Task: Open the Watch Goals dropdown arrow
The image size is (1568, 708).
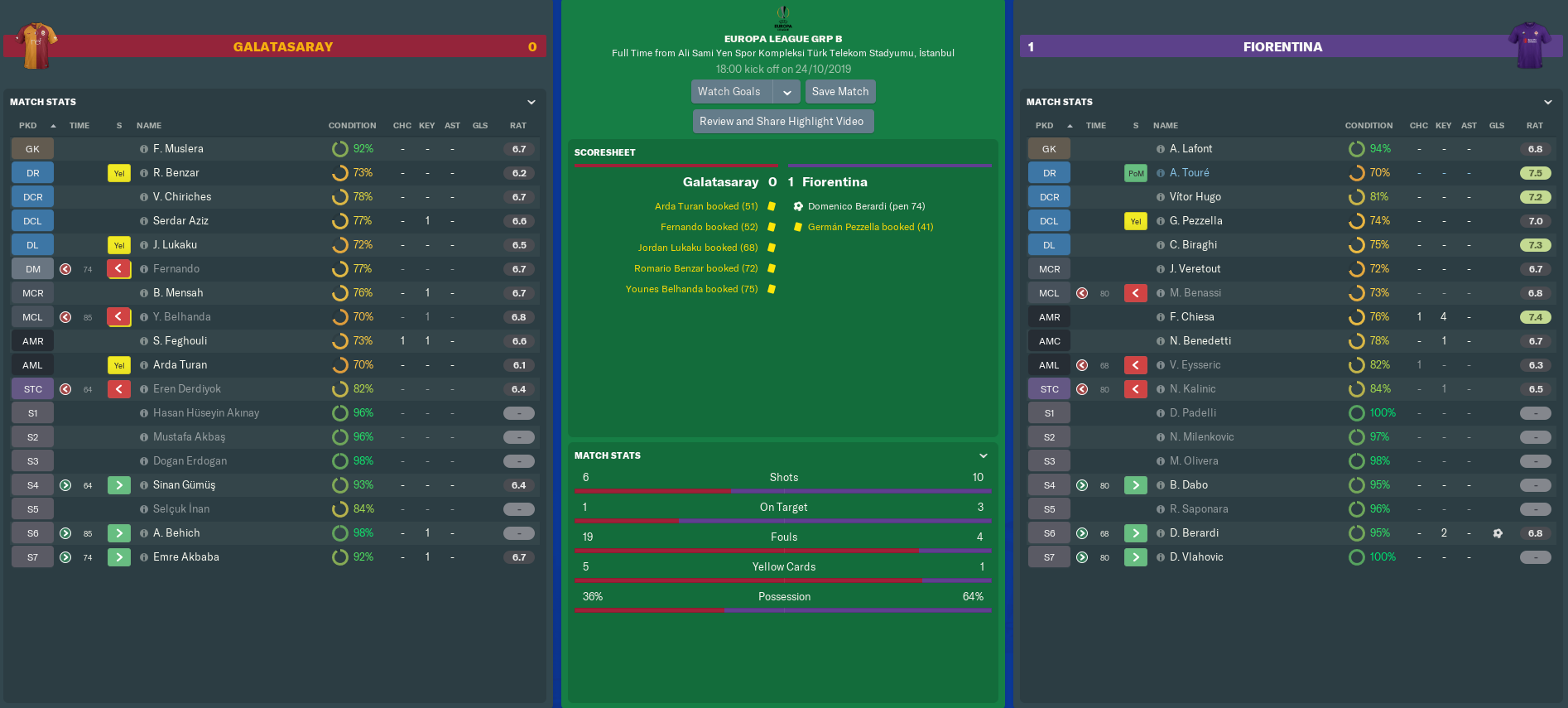Action: point(786,92)
